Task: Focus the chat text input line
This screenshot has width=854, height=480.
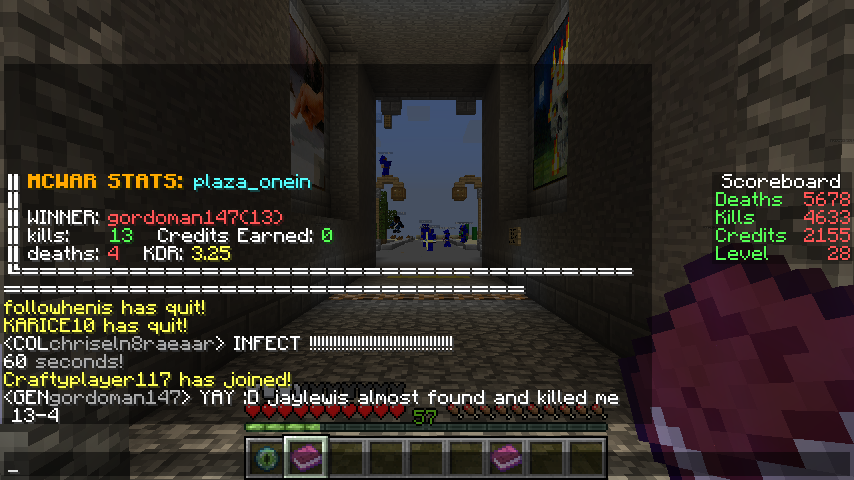Action: point(300,469)
